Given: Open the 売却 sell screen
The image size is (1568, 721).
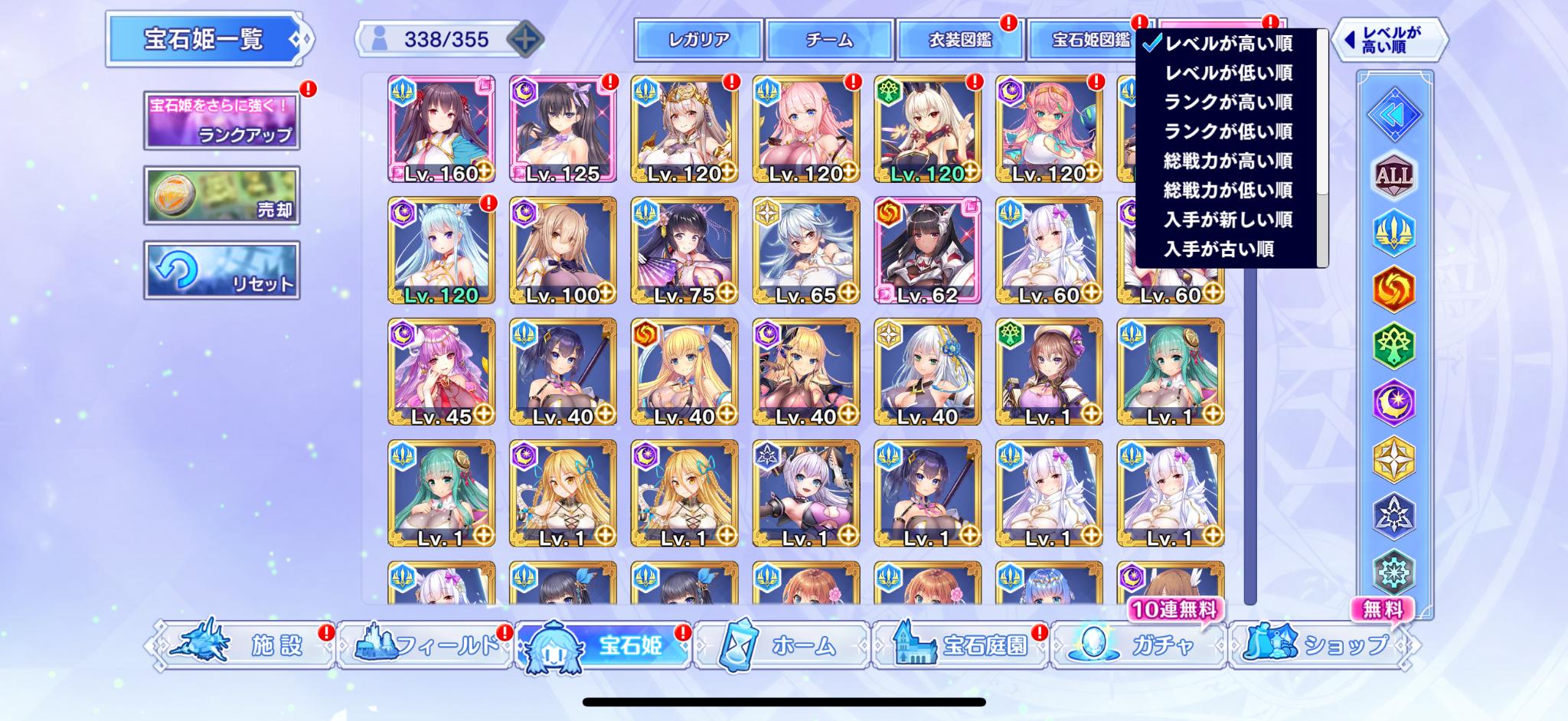Looking at the screenshot, I should [221, 195].
